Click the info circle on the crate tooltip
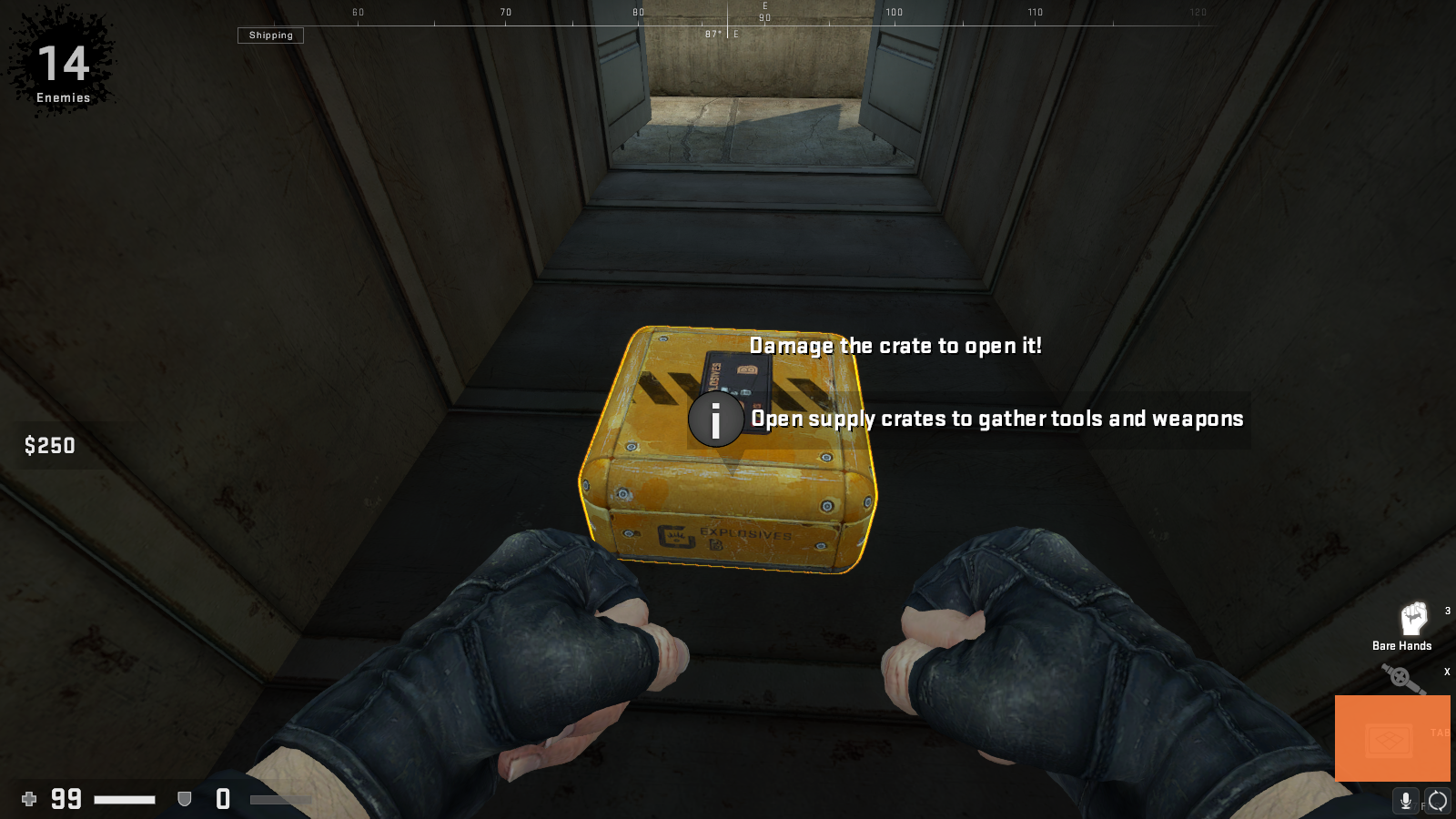 coord(716,420)
